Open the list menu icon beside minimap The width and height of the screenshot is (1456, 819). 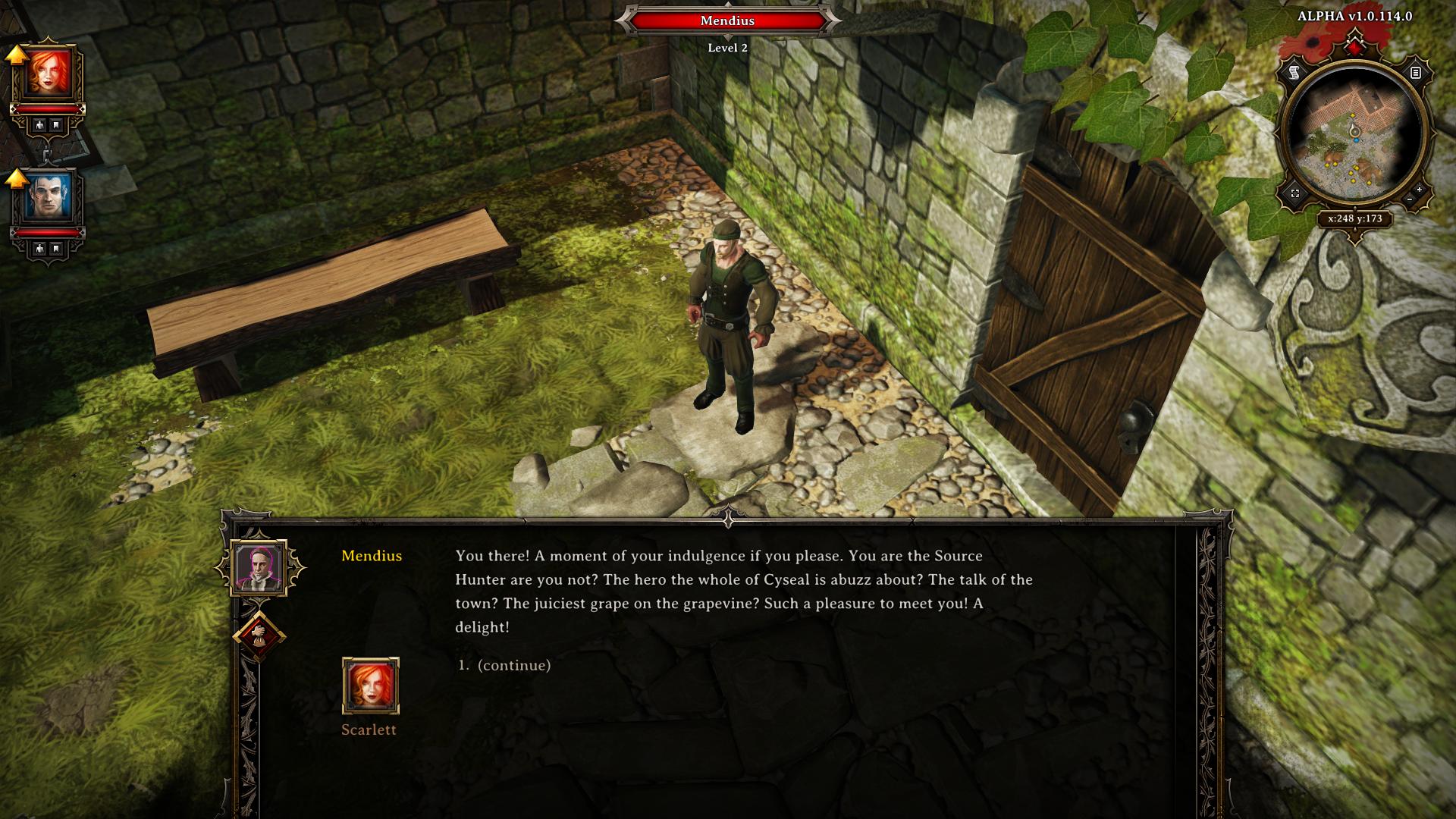[1415, 73]
